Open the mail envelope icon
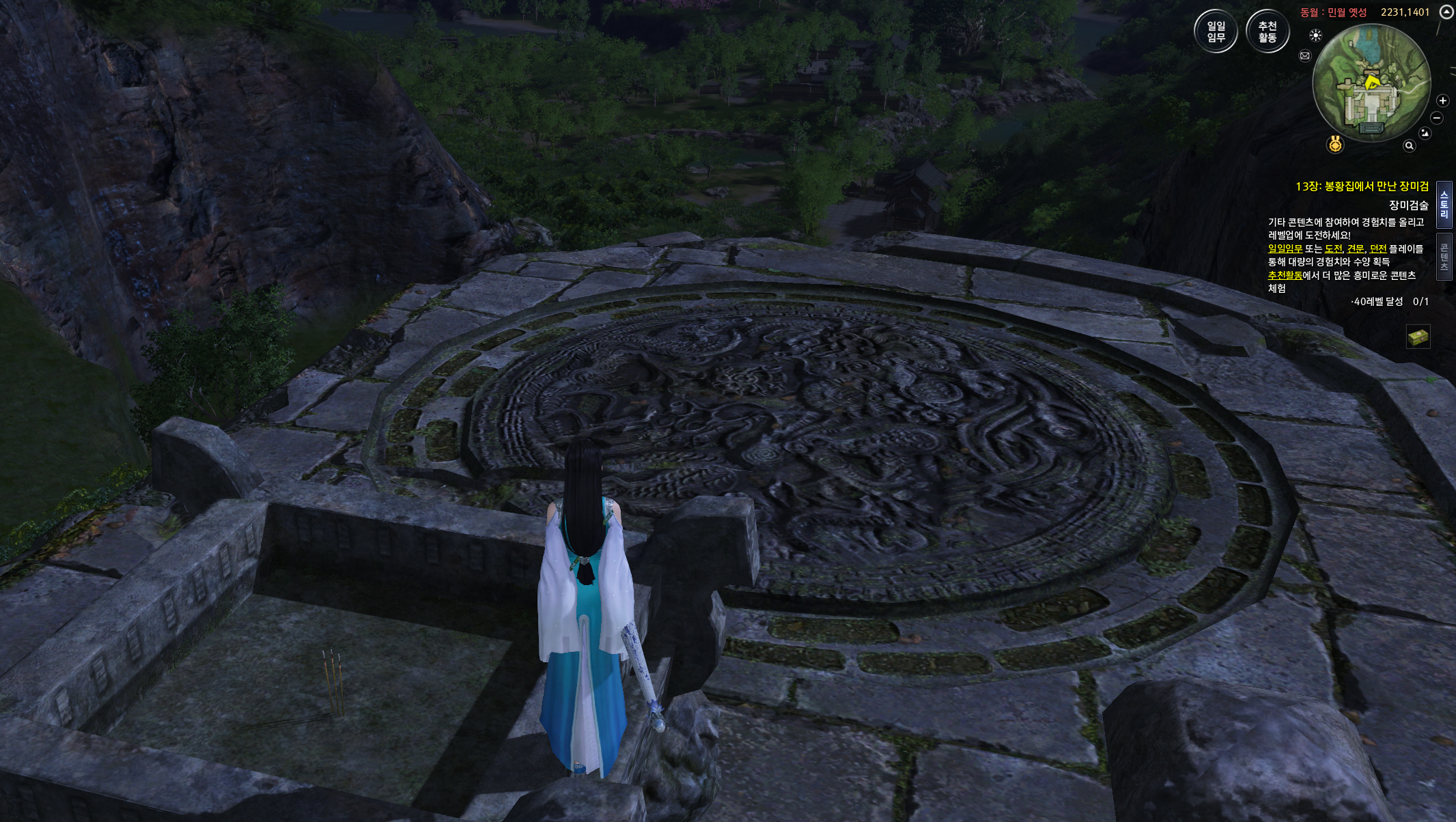The height and width of the screenshot is (822, 1456). [x=1305, y=56]
